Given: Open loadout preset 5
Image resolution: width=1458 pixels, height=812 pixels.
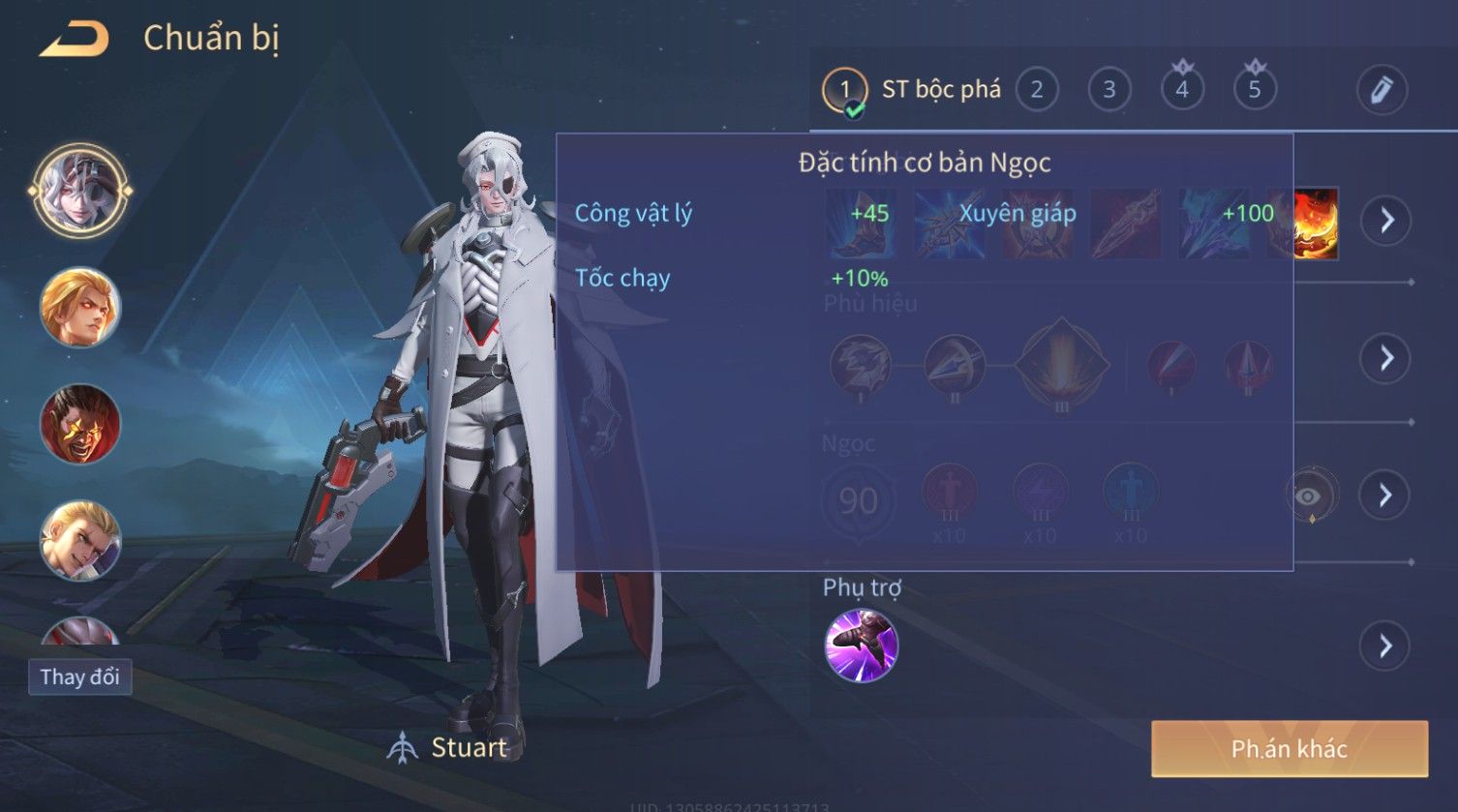Looking at the screenshot, I should 1255,90.
